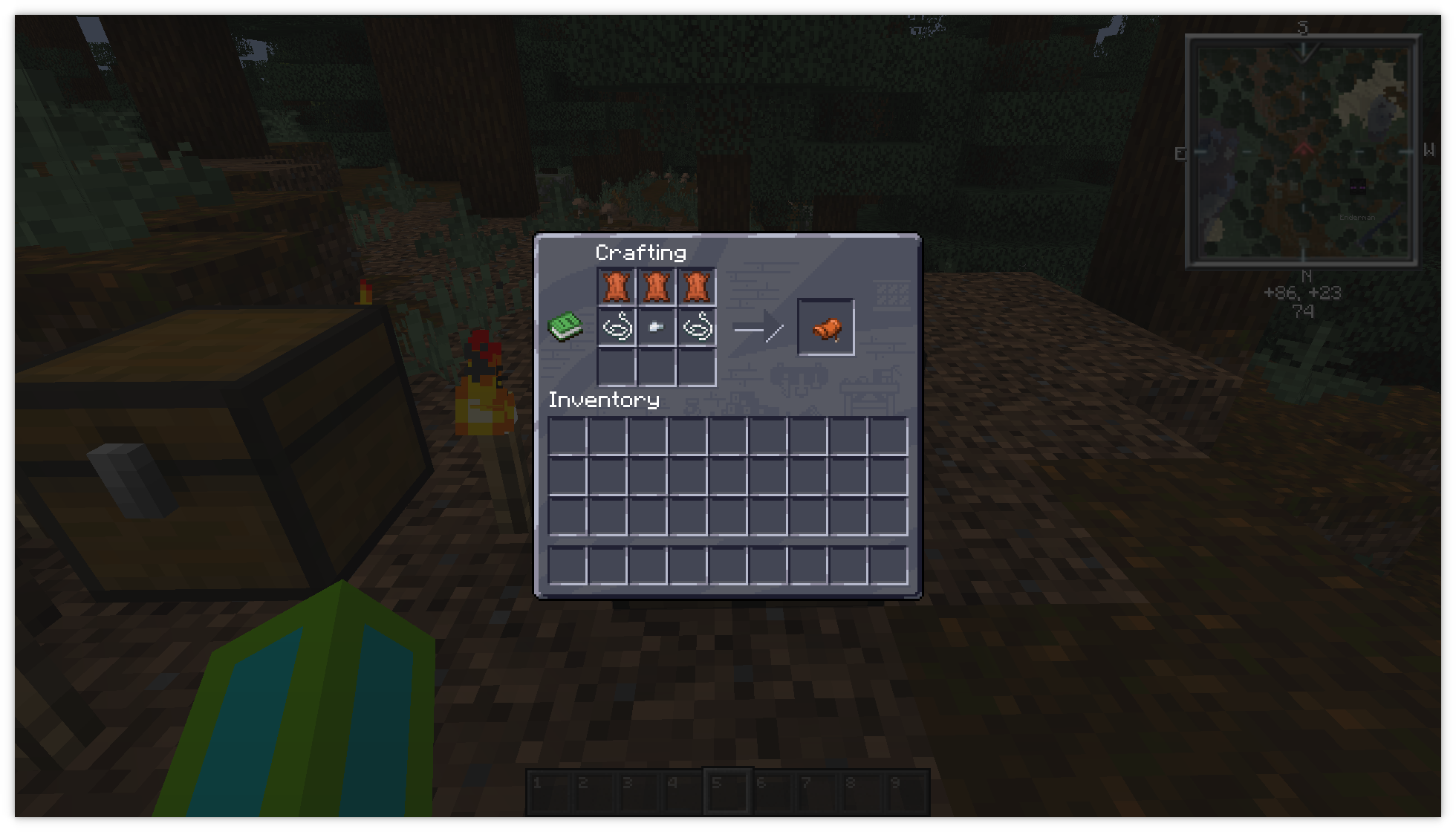The width and height of the screenshot is (1456, 832).
Task: Click the Enderman label on the minimap
Action: [1357, 218]
